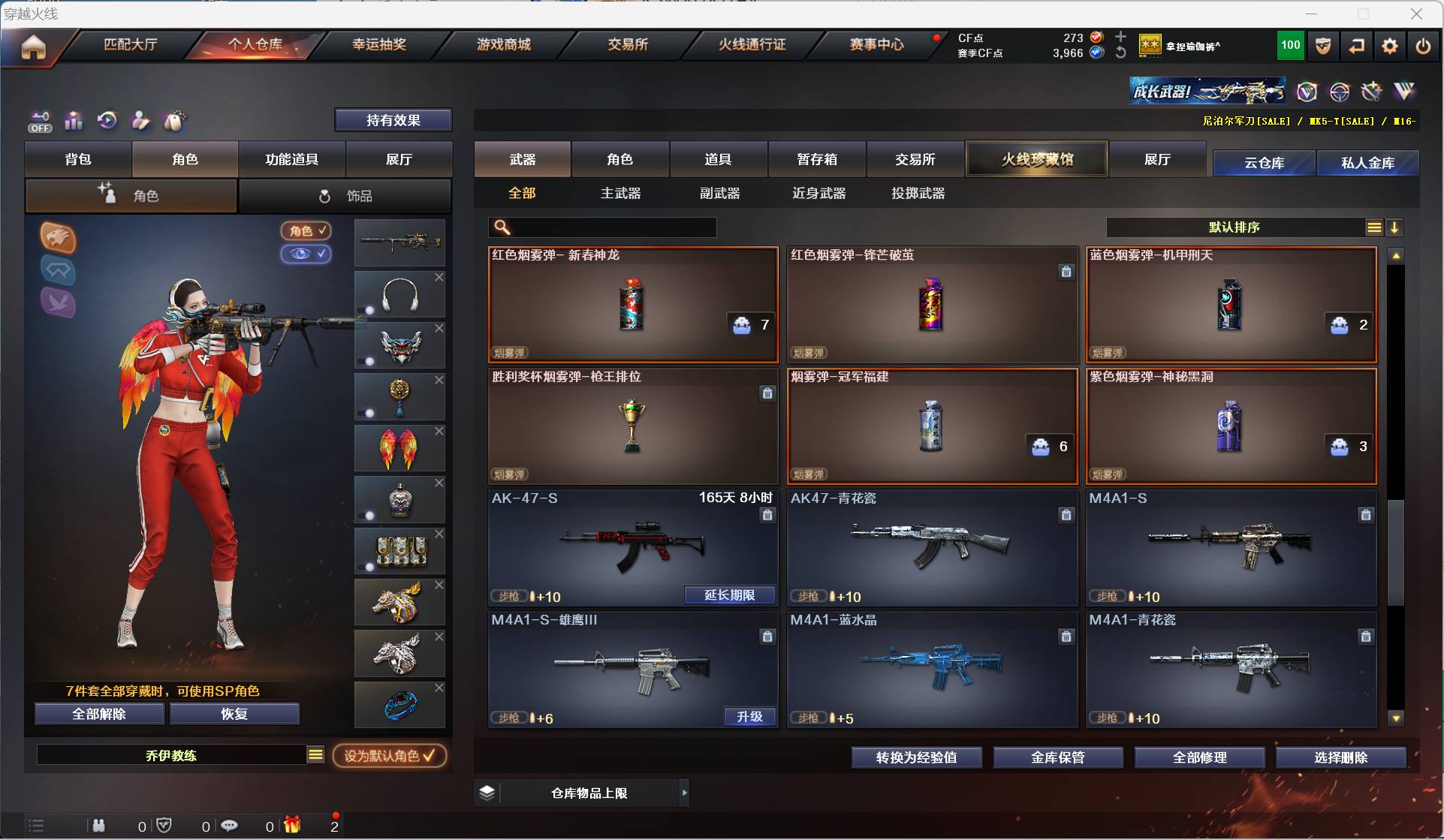Click the home icon in the top-left corner
This screenshot has height=840, width=1444.
pos(33,47)
